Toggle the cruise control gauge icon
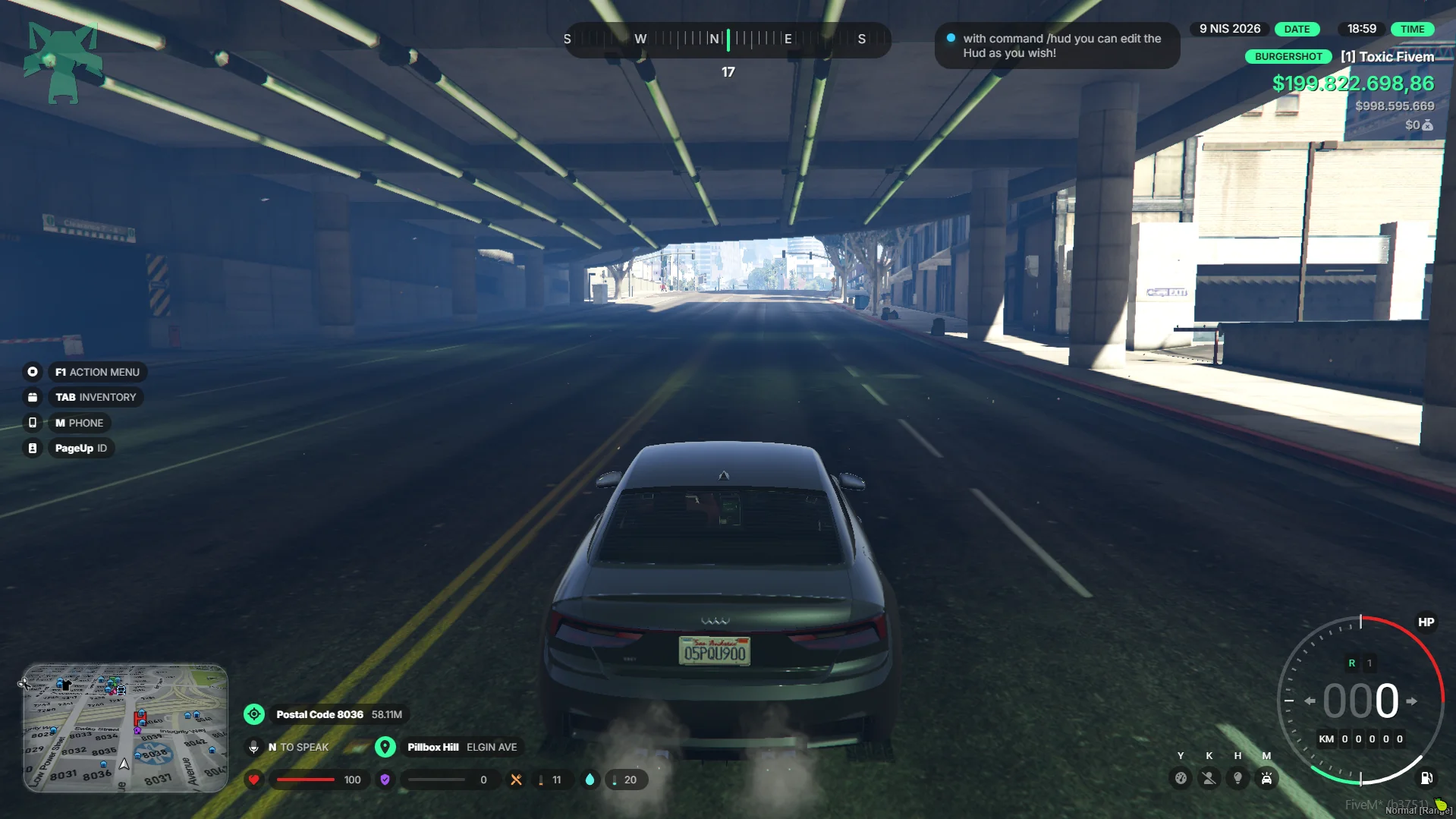 pos(1181,778)
